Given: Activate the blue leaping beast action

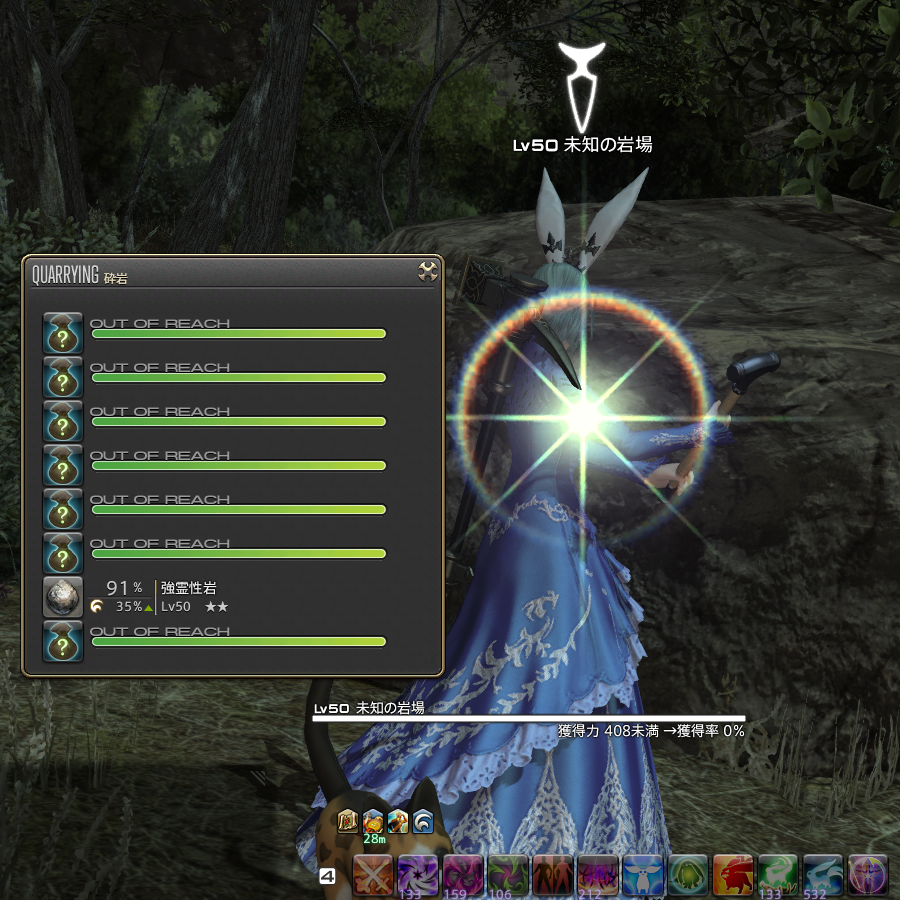Looking at the screenshot, I should coord(823,875).
